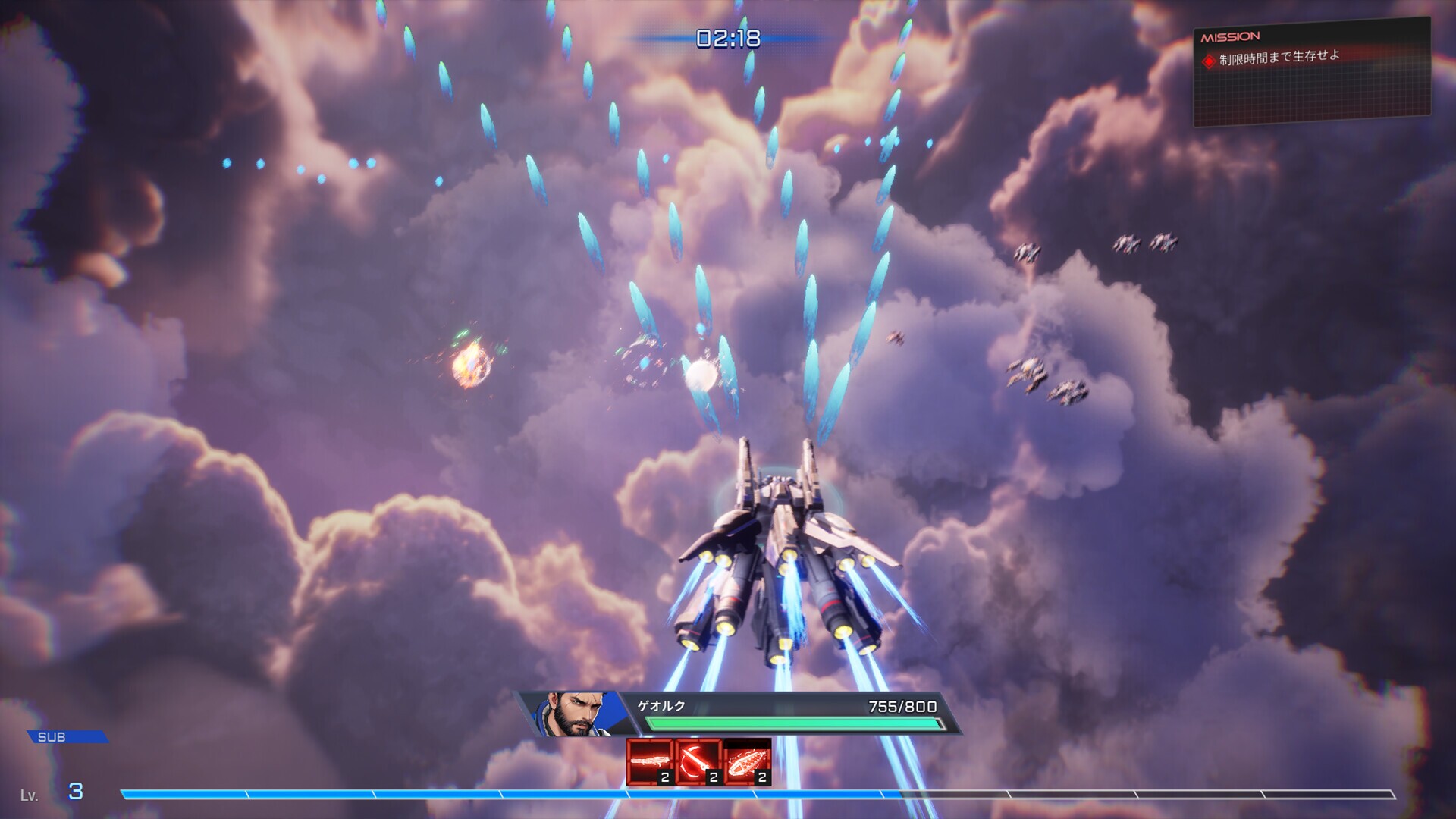The width and height of the screenshot is (1456, 819).
Task: Select the gatling gun weapon icon
Action: 650,761
